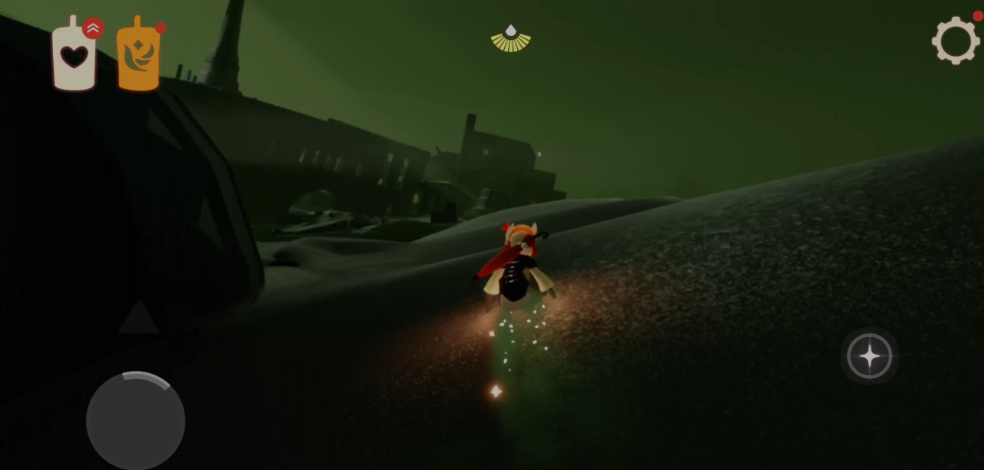Open the orange seasonal candle menu

tap(138, 58)
